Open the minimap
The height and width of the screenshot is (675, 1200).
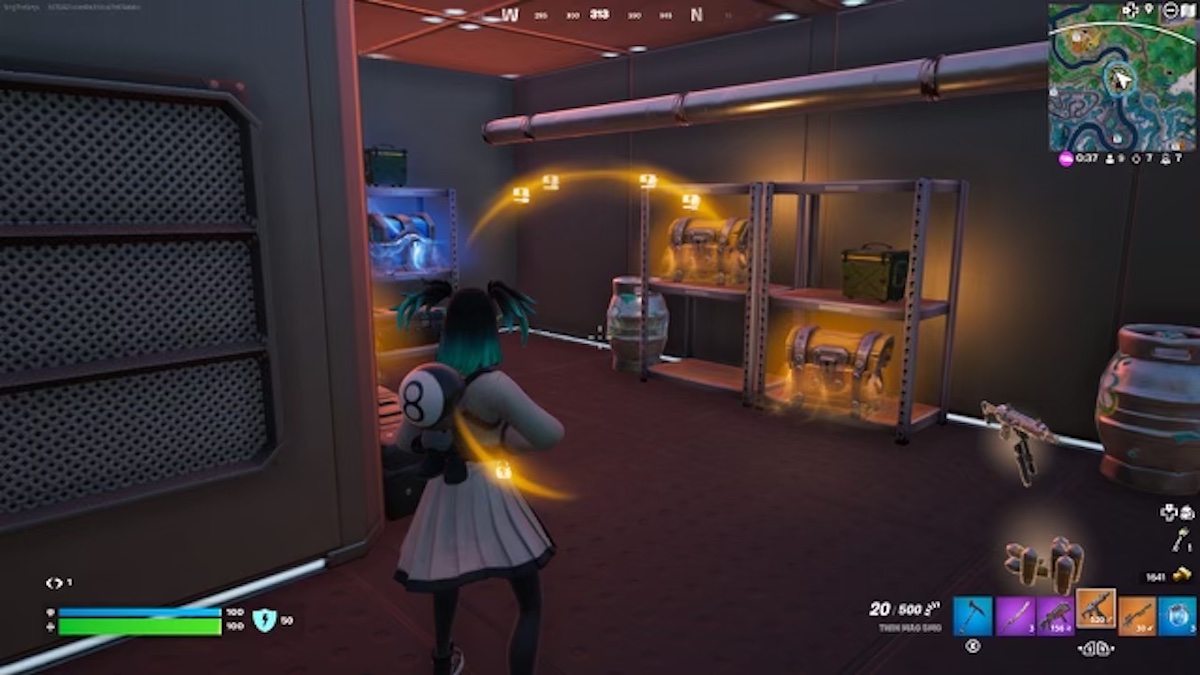(x=1121, y=76)
